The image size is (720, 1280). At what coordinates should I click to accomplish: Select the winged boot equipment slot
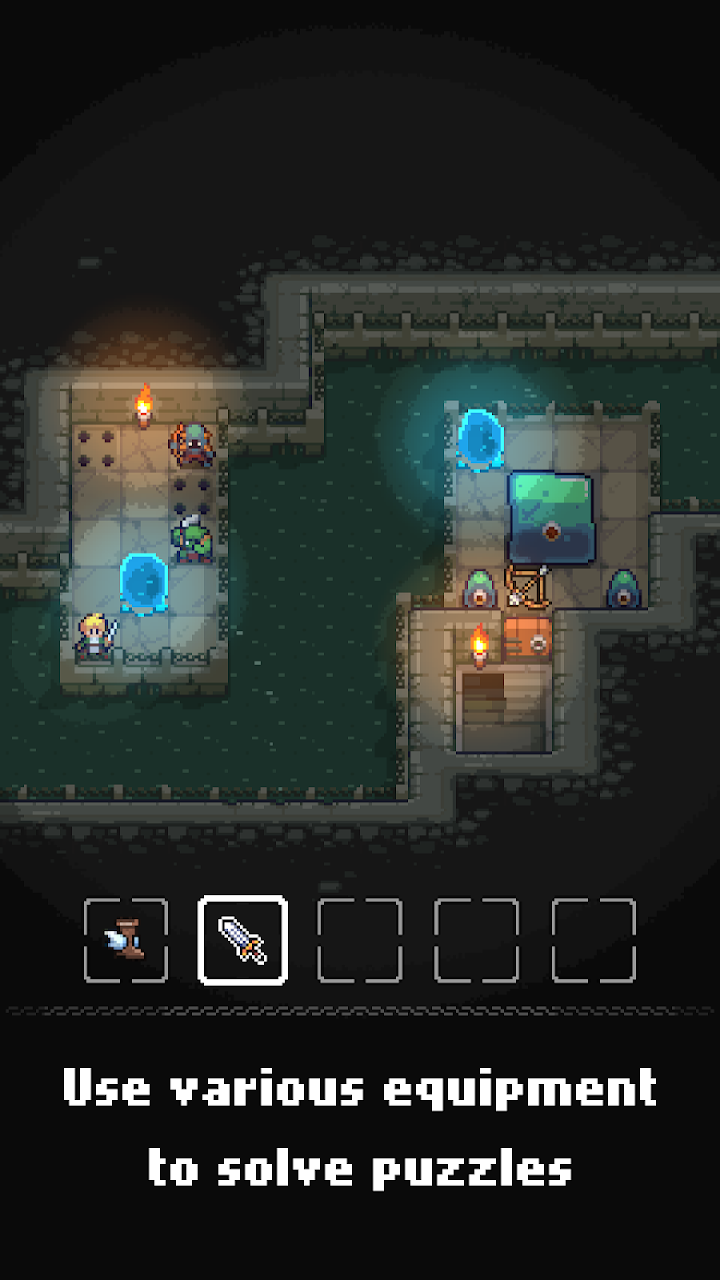click(x=126, y=940)
